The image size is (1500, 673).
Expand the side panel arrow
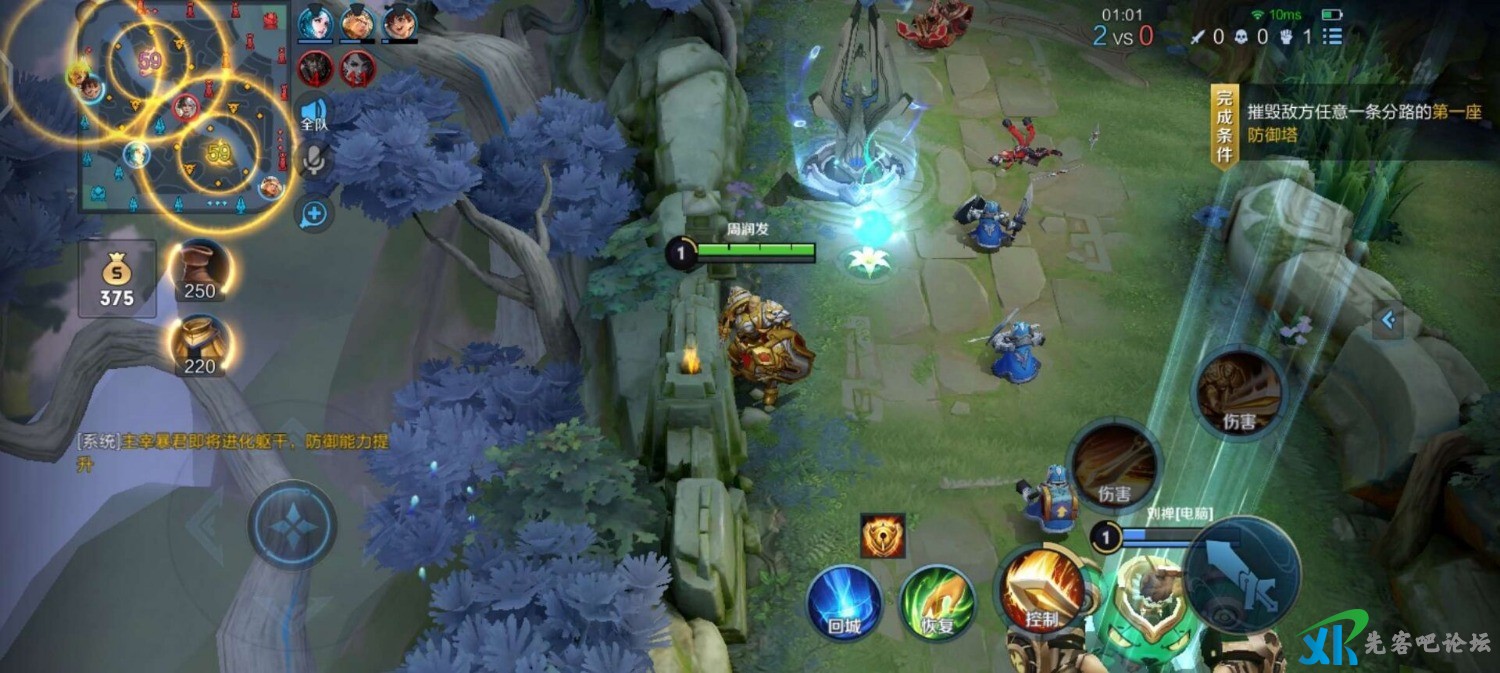pyautogui.click(x=1387, y=321)
